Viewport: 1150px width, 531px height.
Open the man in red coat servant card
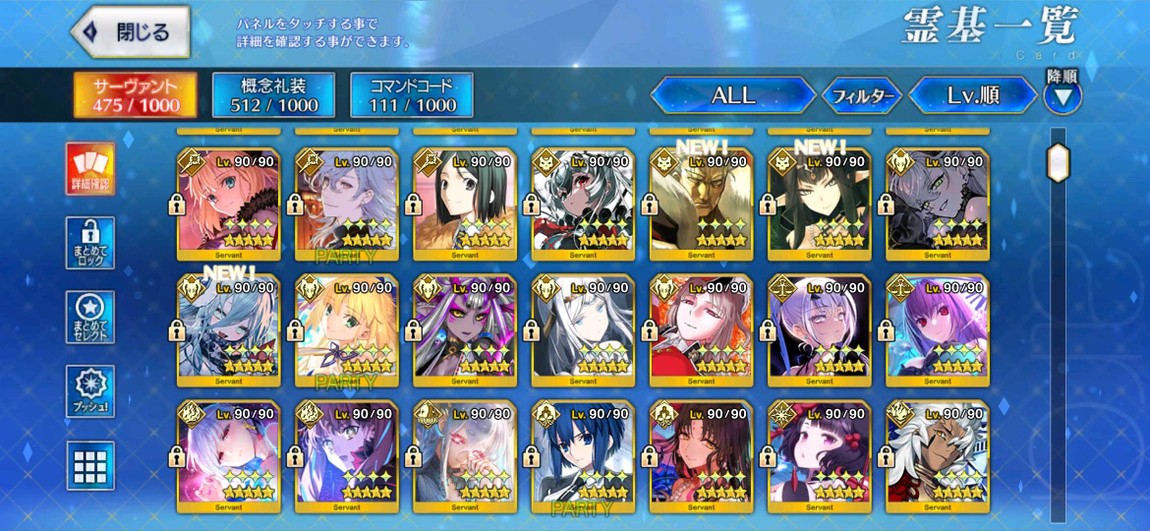(x=701, y=329)
